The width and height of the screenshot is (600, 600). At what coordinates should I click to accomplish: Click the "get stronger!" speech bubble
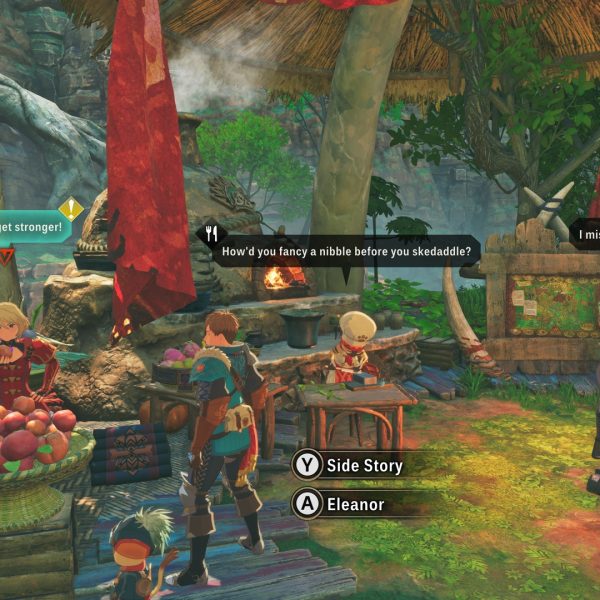click(x=32, y=227)
